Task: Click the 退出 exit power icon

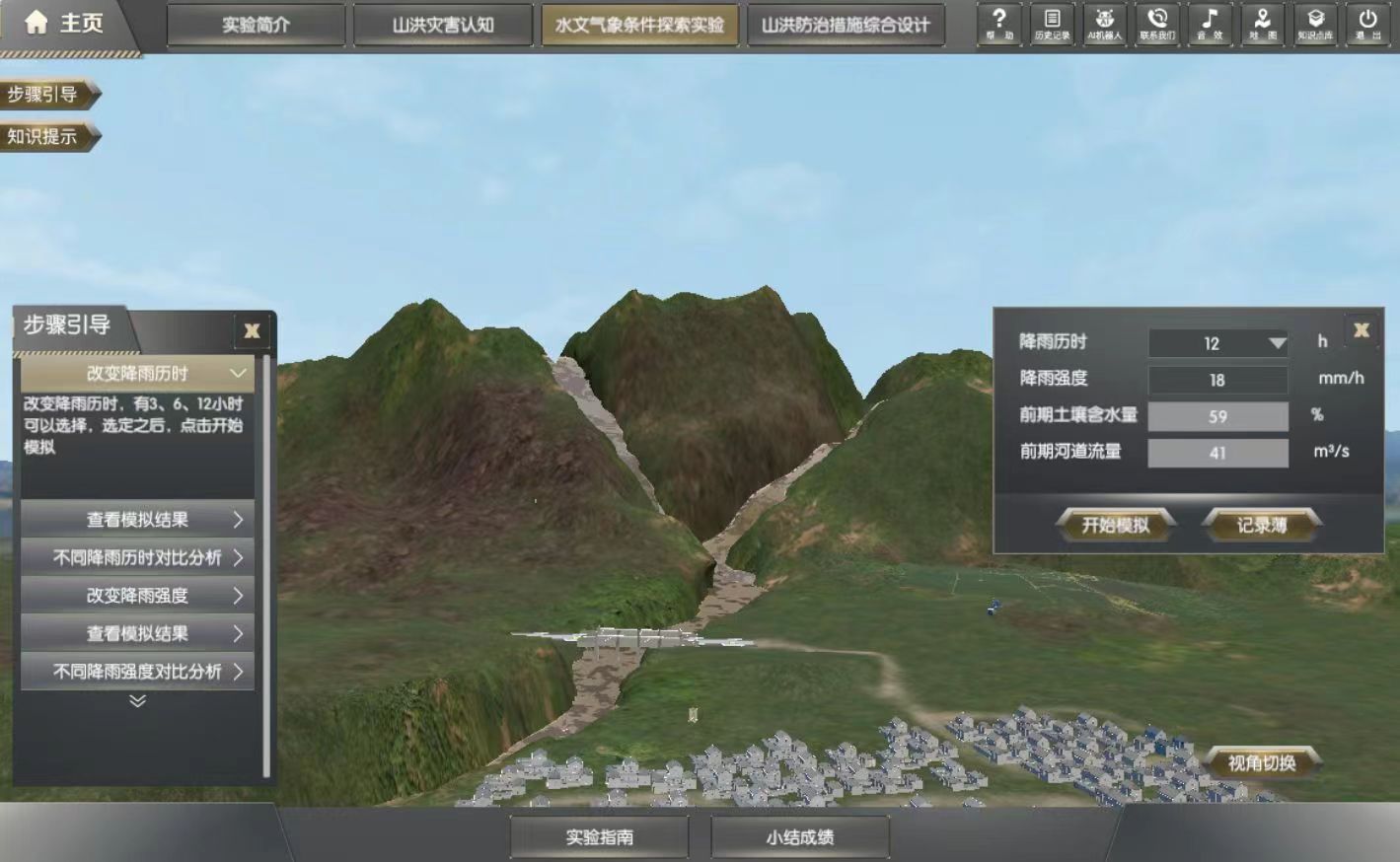Action: point(1369,25)
